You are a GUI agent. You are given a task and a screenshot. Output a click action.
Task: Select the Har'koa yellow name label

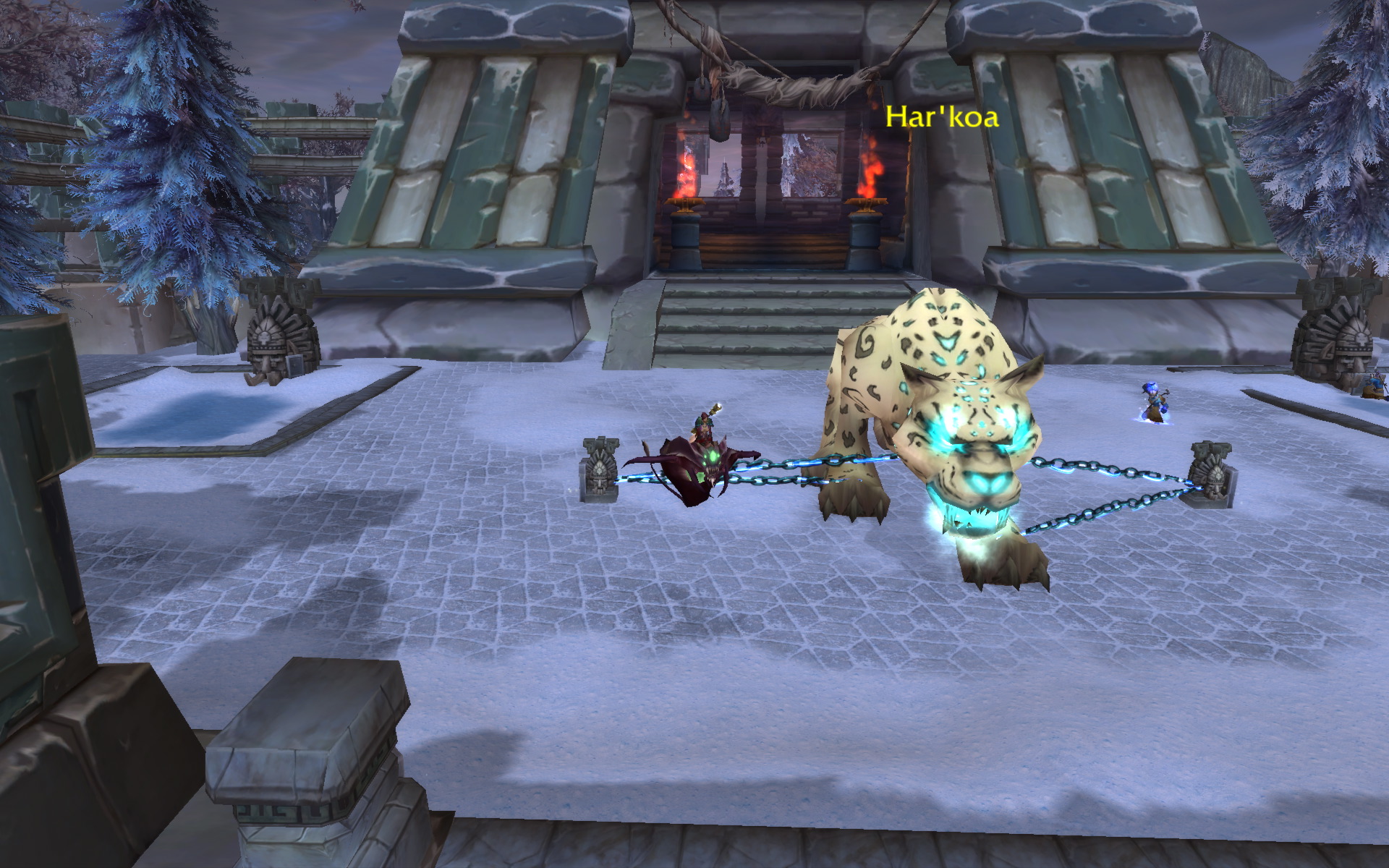(942, 117)
